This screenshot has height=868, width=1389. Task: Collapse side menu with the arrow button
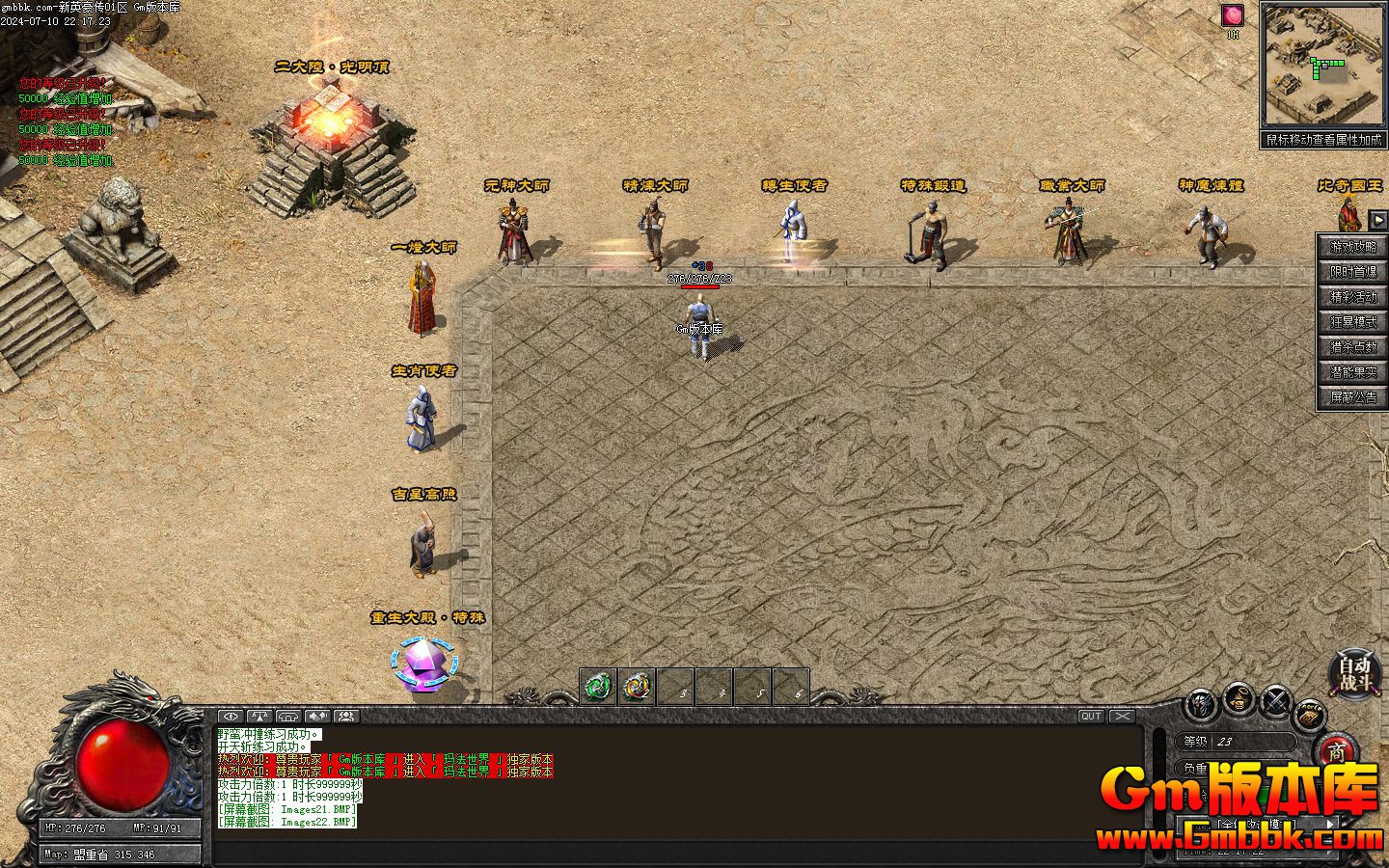[x=1378, y=220]
